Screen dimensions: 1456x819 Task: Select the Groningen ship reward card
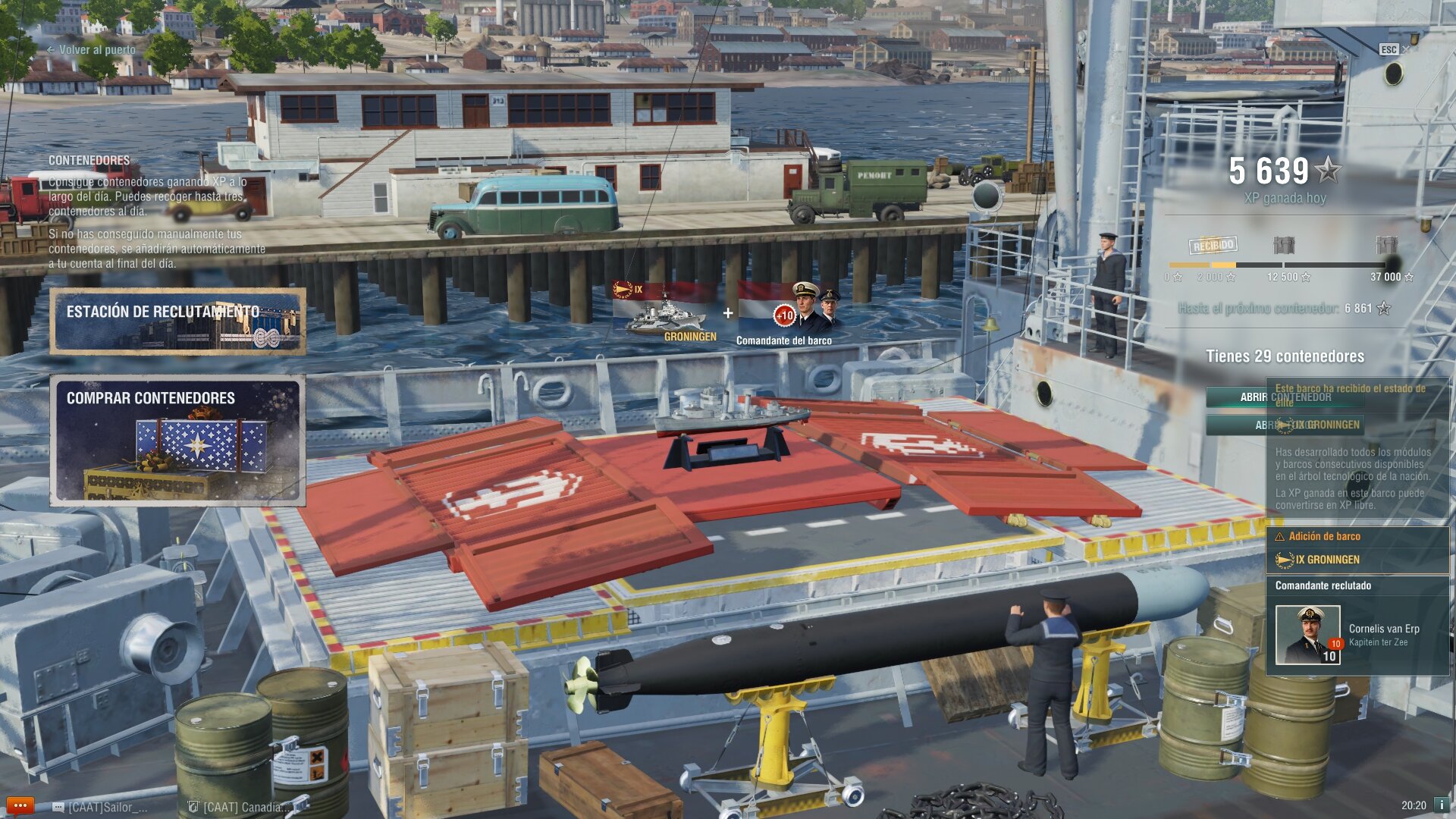(665, 312)
